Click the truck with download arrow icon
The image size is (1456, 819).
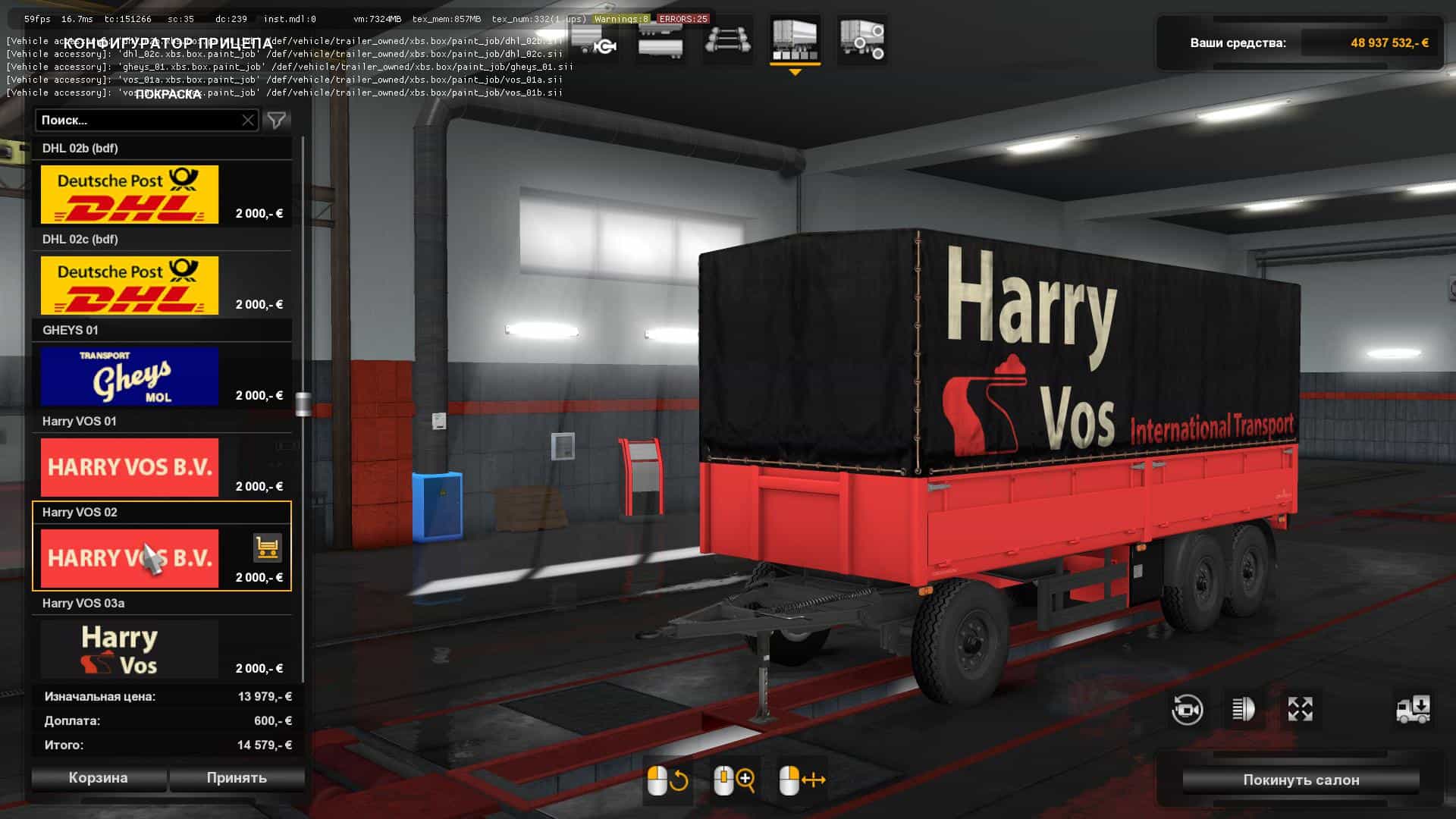coord(1413,710)
